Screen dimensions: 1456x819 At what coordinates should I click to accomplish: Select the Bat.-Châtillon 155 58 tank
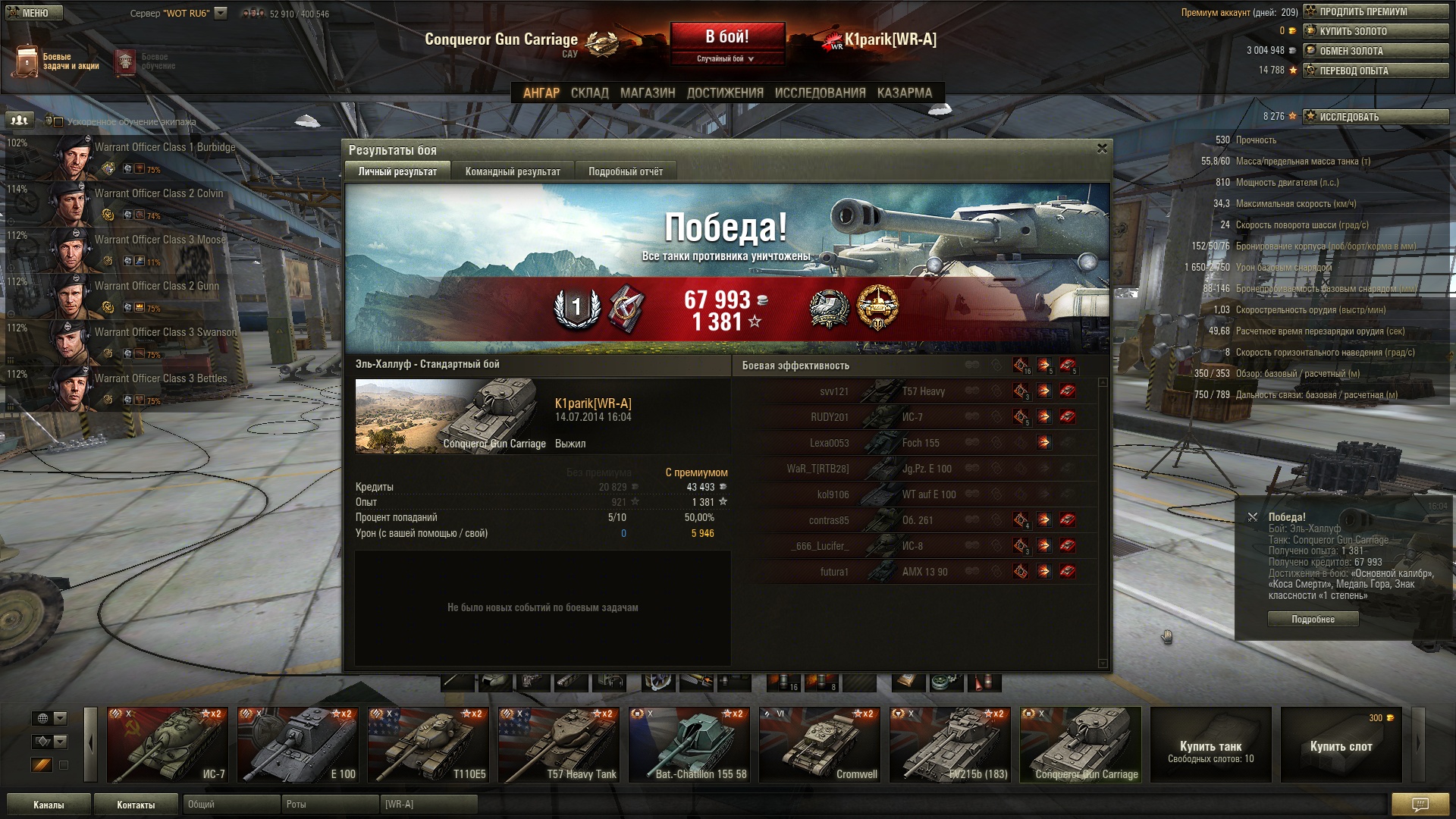[689, 745]
